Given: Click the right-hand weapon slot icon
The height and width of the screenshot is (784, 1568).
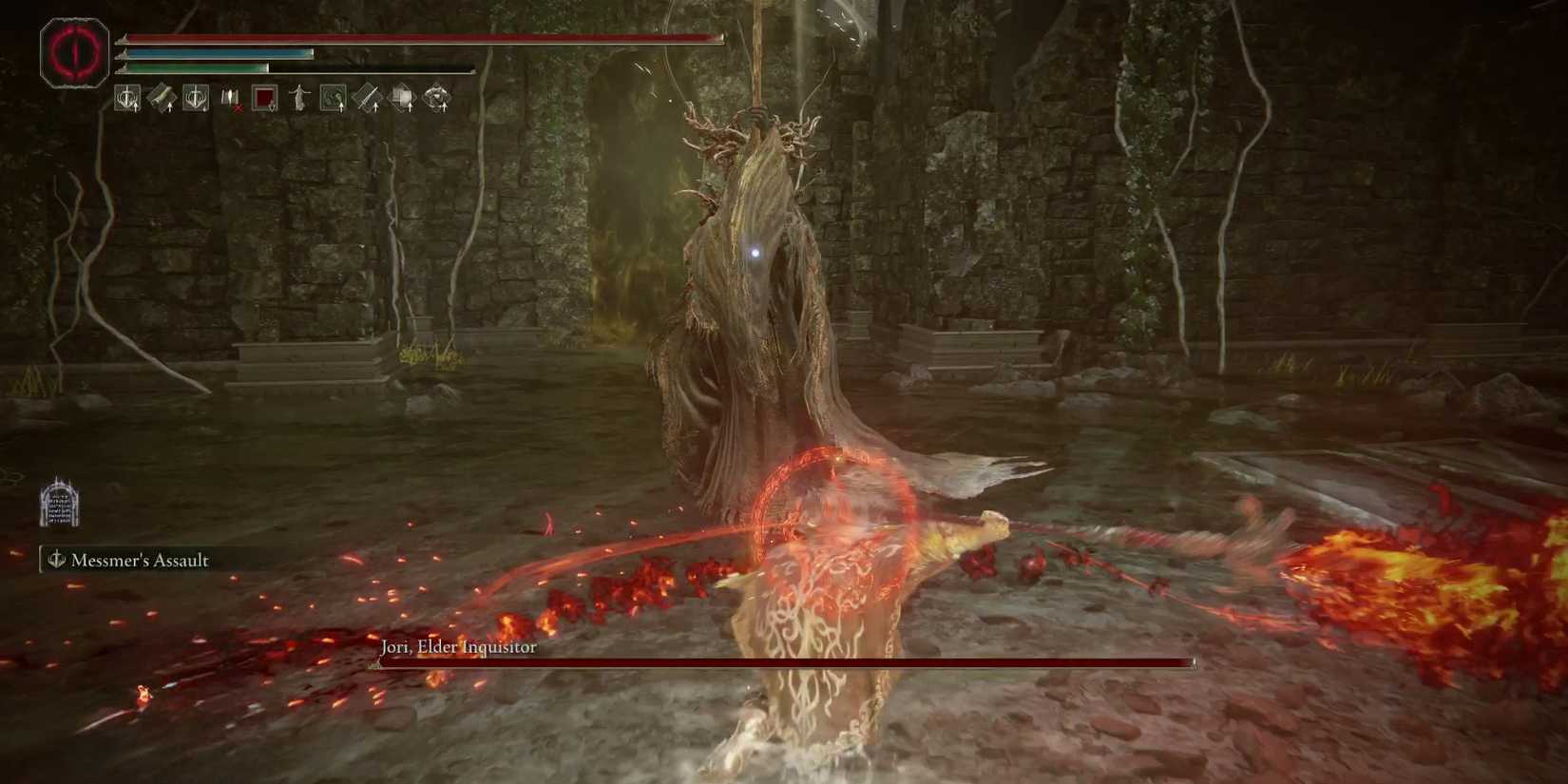Looking at the screenshot, I should click(x=196, y=98).
